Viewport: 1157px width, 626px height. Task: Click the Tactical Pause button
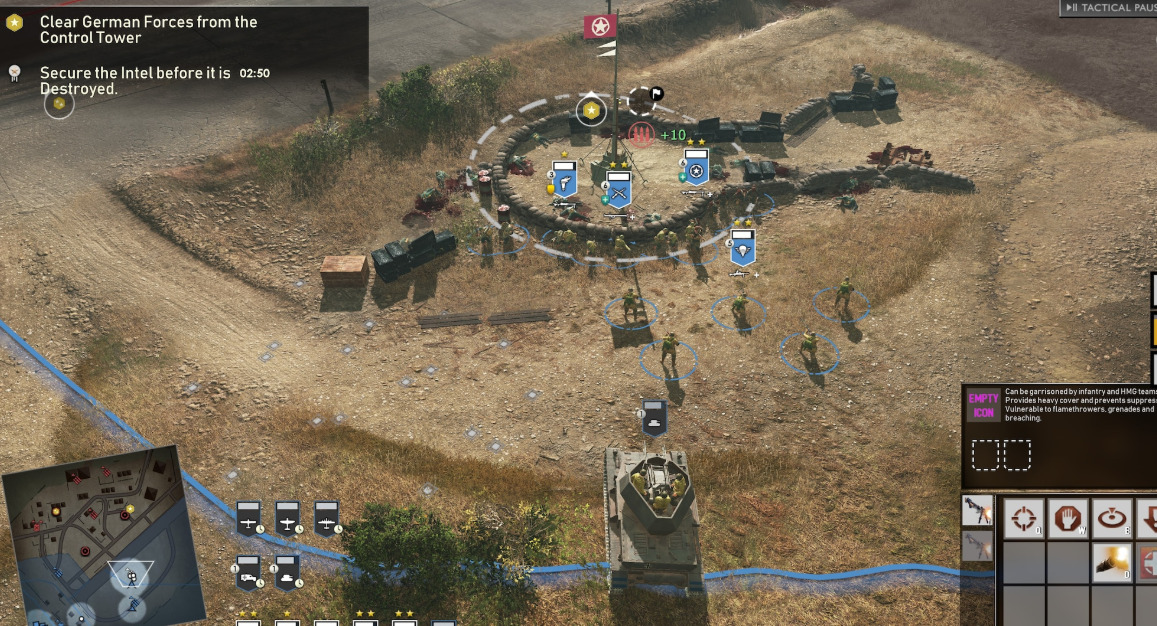click(1107, 8)
